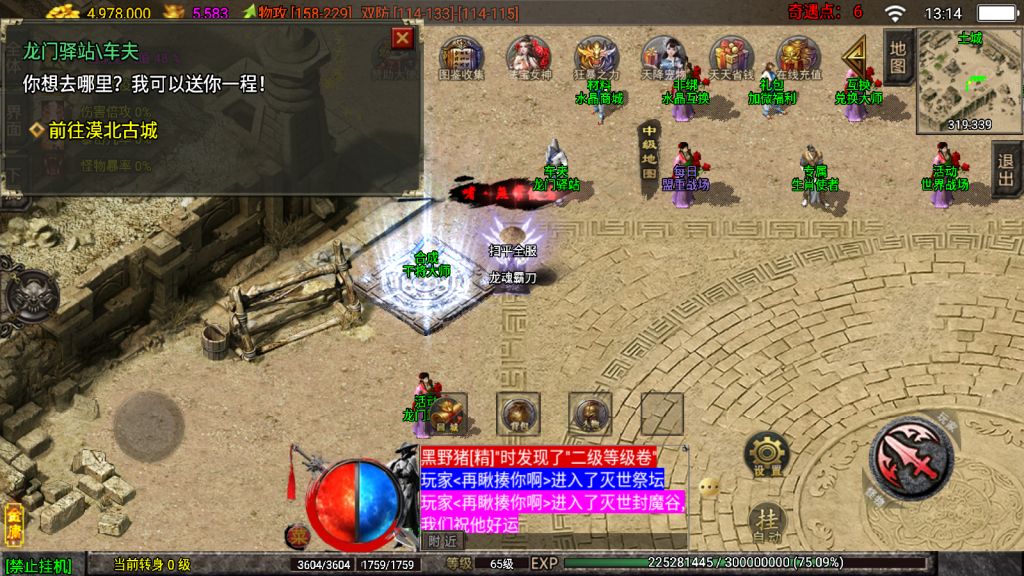Open the 天降宠物 pet icon
This screenshot has width=1024, height=576.
(x=662, y=58)
